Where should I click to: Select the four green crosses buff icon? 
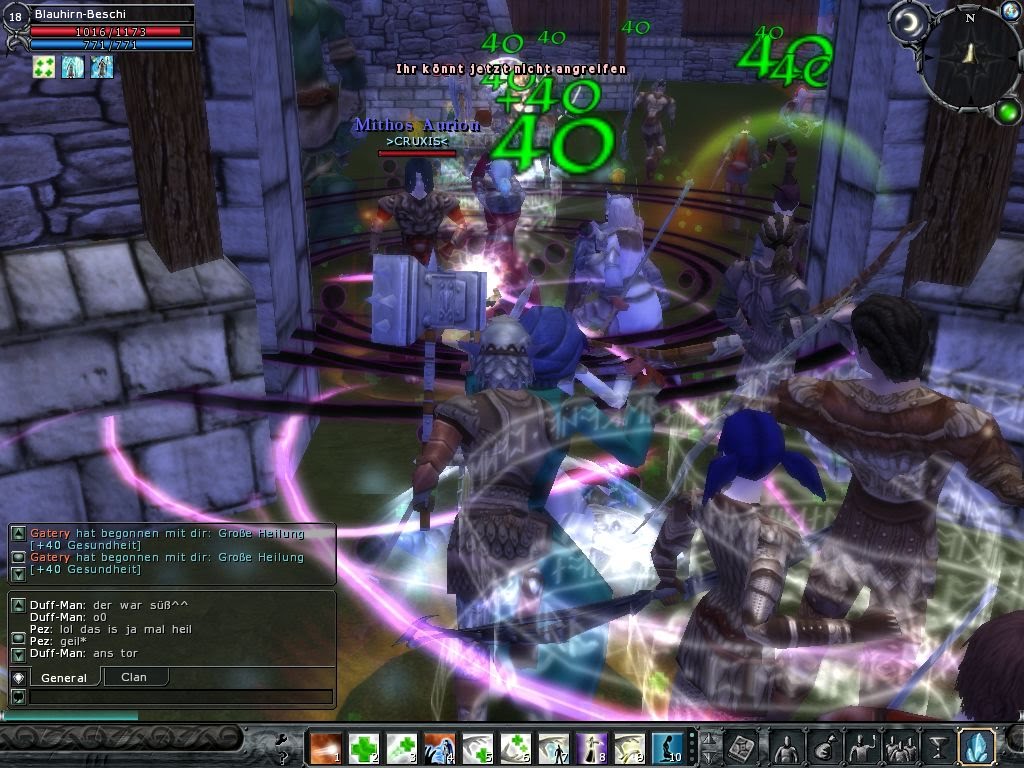[43, 66]
